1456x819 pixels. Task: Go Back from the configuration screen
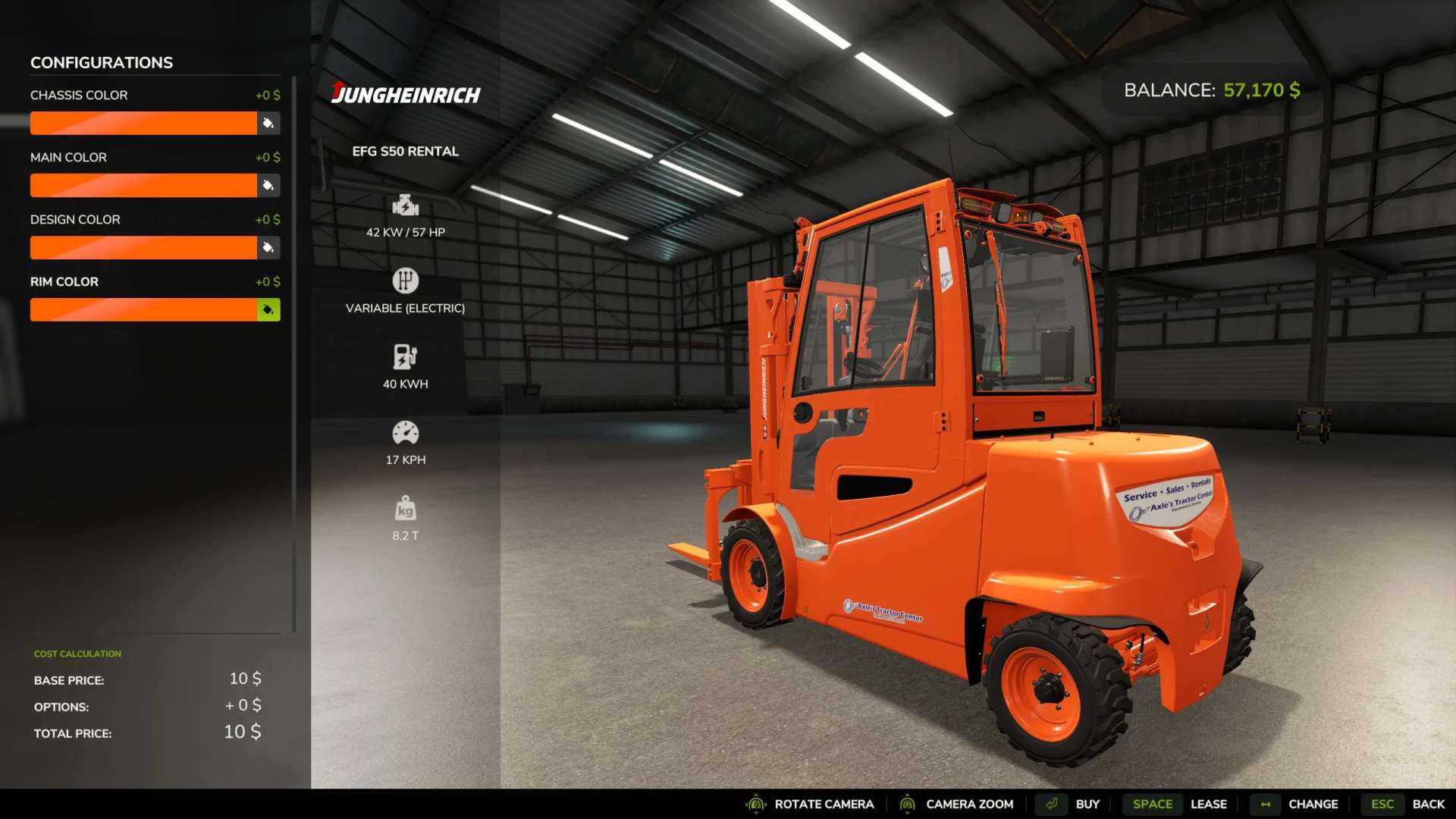pos(1427,804)
